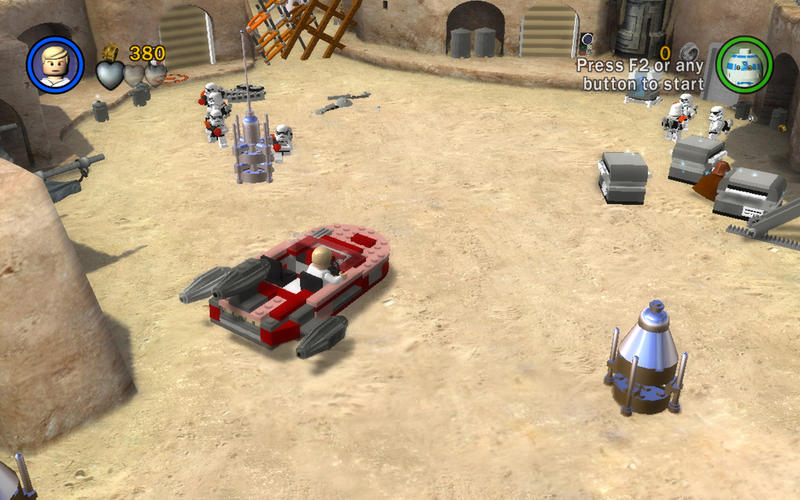The image size is (800, 500).
Task: Select the R2-D2 player two portrait
Action: click(x=744, y=63)
